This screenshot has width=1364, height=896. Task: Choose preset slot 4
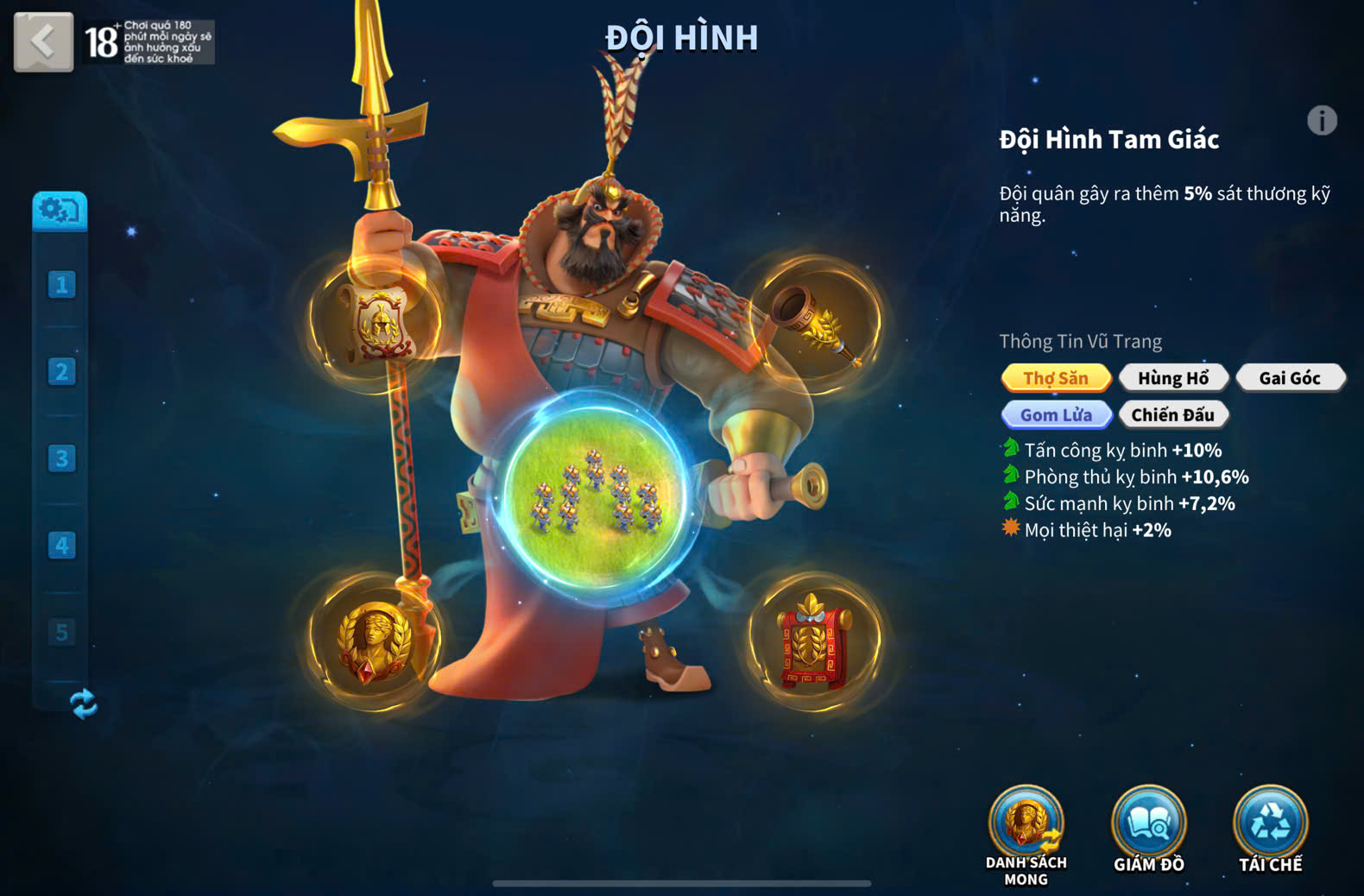(x=61, y=546)
